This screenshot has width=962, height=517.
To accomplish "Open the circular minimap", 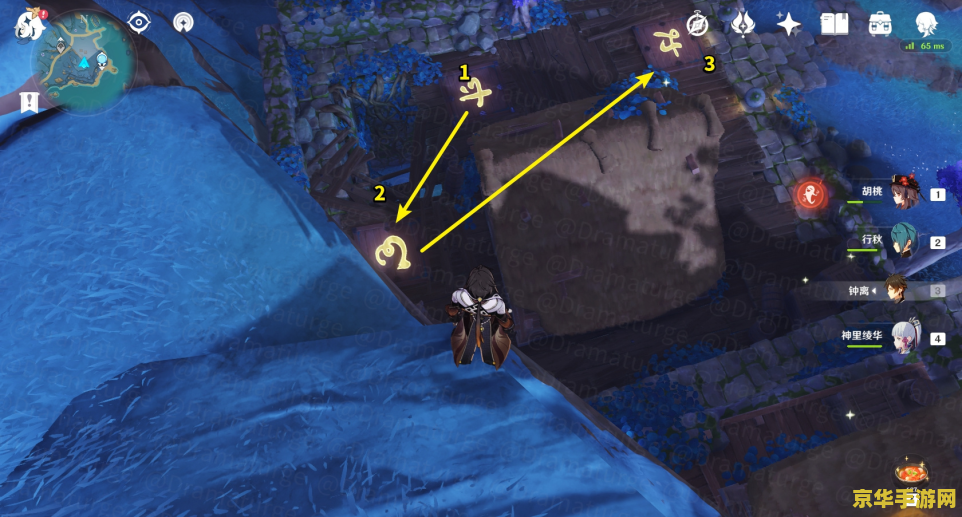I will tap(84, 62).
